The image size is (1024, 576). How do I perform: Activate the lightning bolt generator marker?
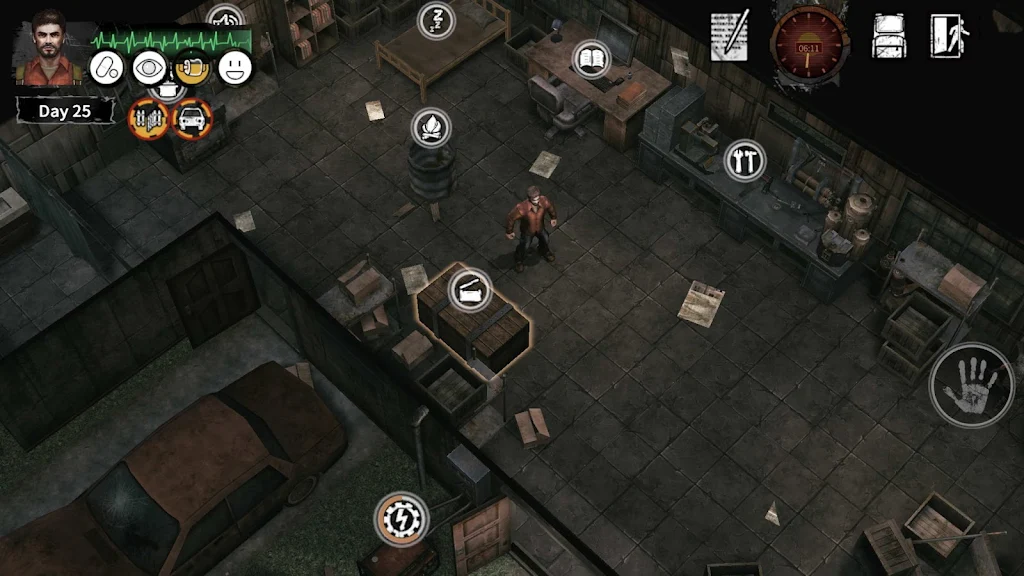pos(402,519)
